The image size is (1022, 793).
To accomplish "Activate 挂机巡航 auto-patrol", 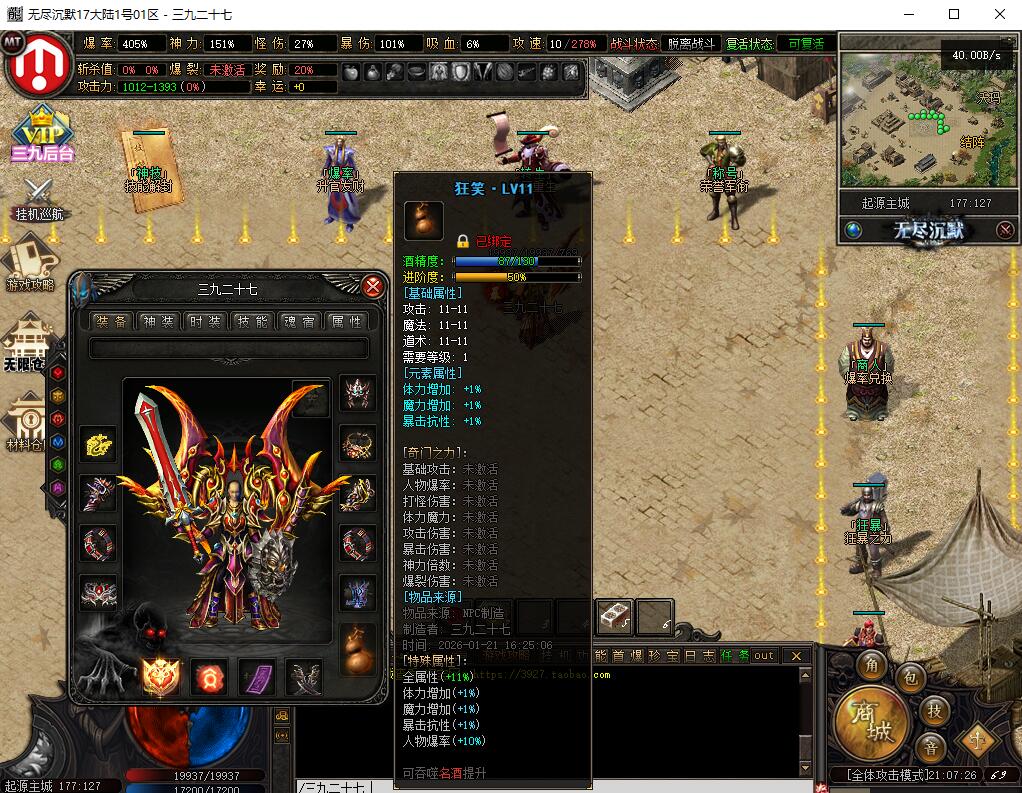I will coord(38,199).
